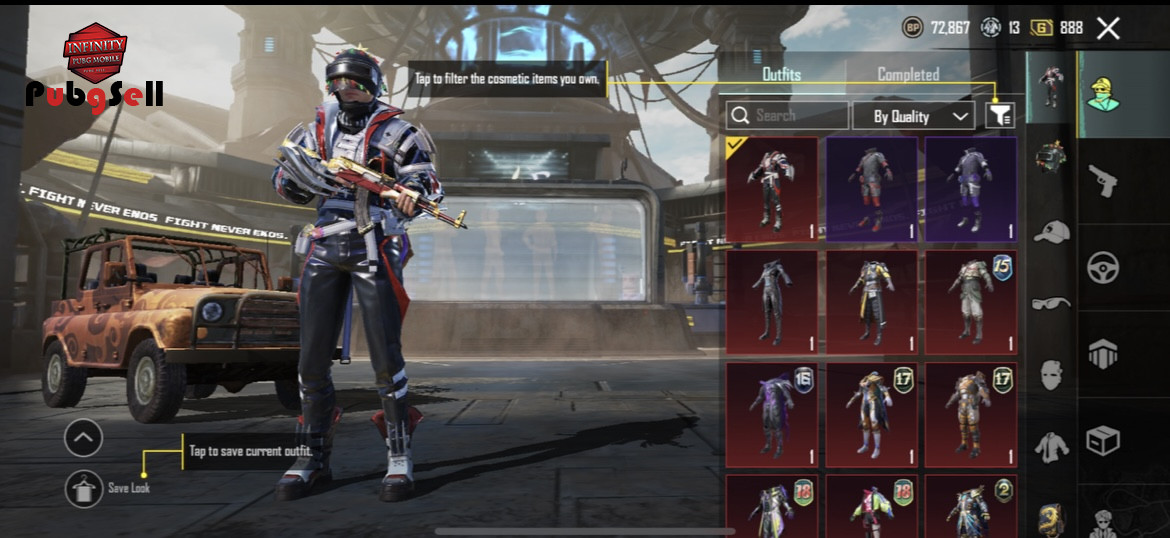Select the purple outfit with the 16 badge
Image resolution: width=1170 pixels, height=538 pixels.
coord(771,415)
